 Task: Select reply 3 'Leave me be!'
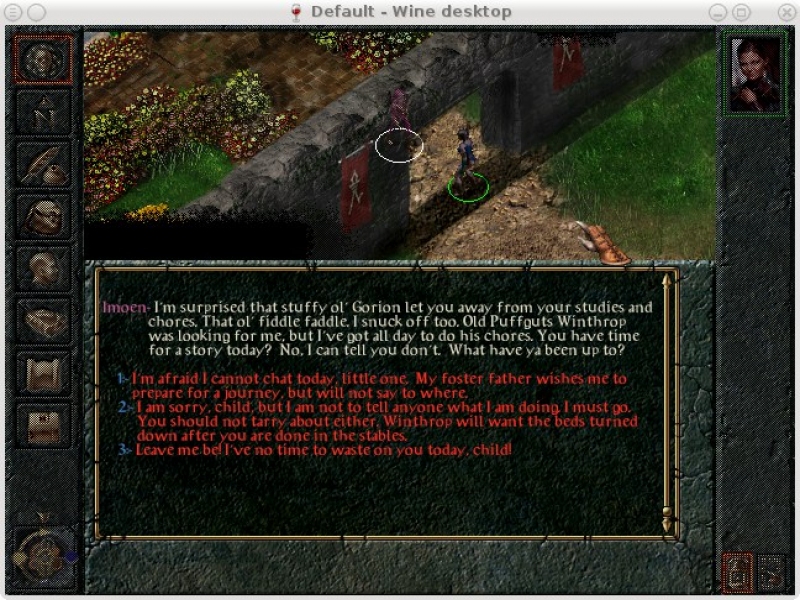pos(320,450)
